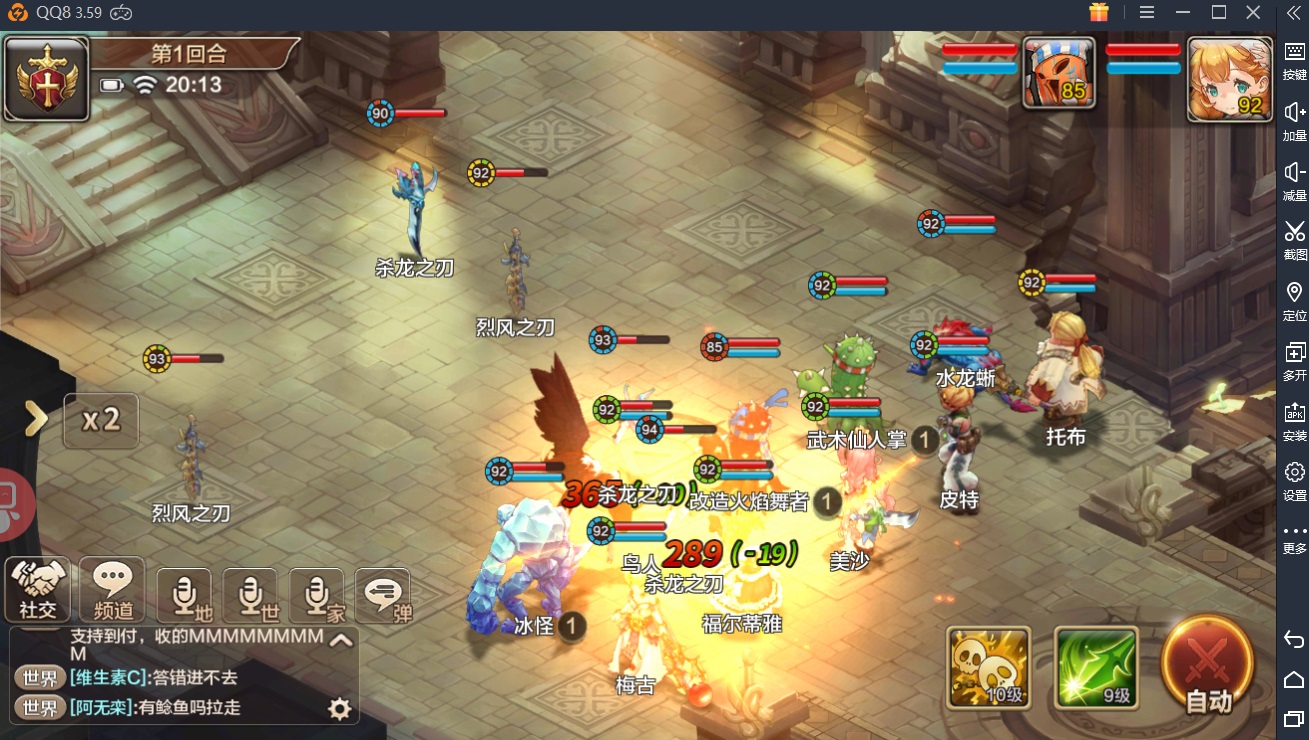
Task: Open the emulator 按键 keymapping tool
Action: tap(1294, 60)
